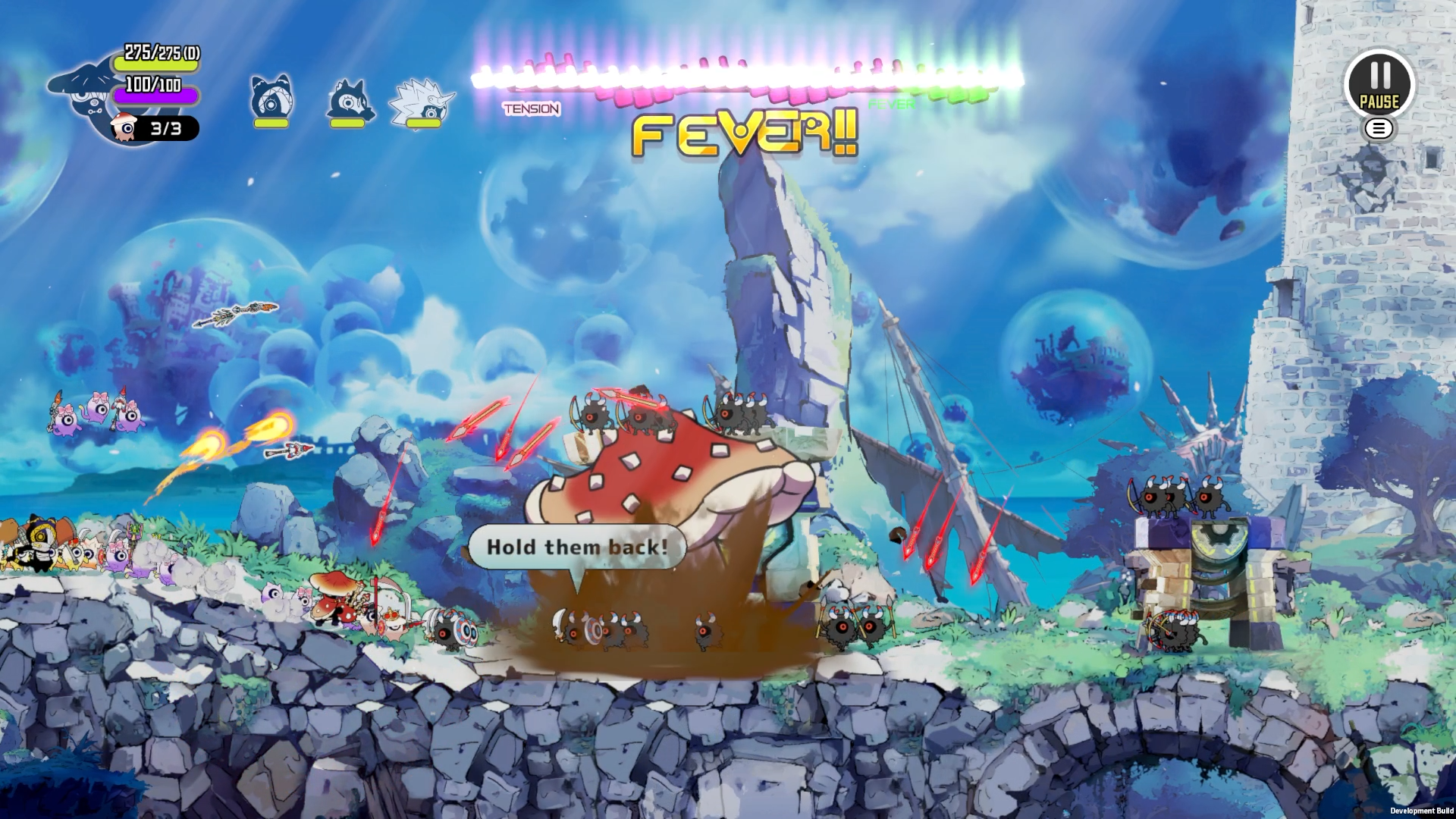
Task: Pause the game with the PAUSE button
Action: tap(1379, 83)
